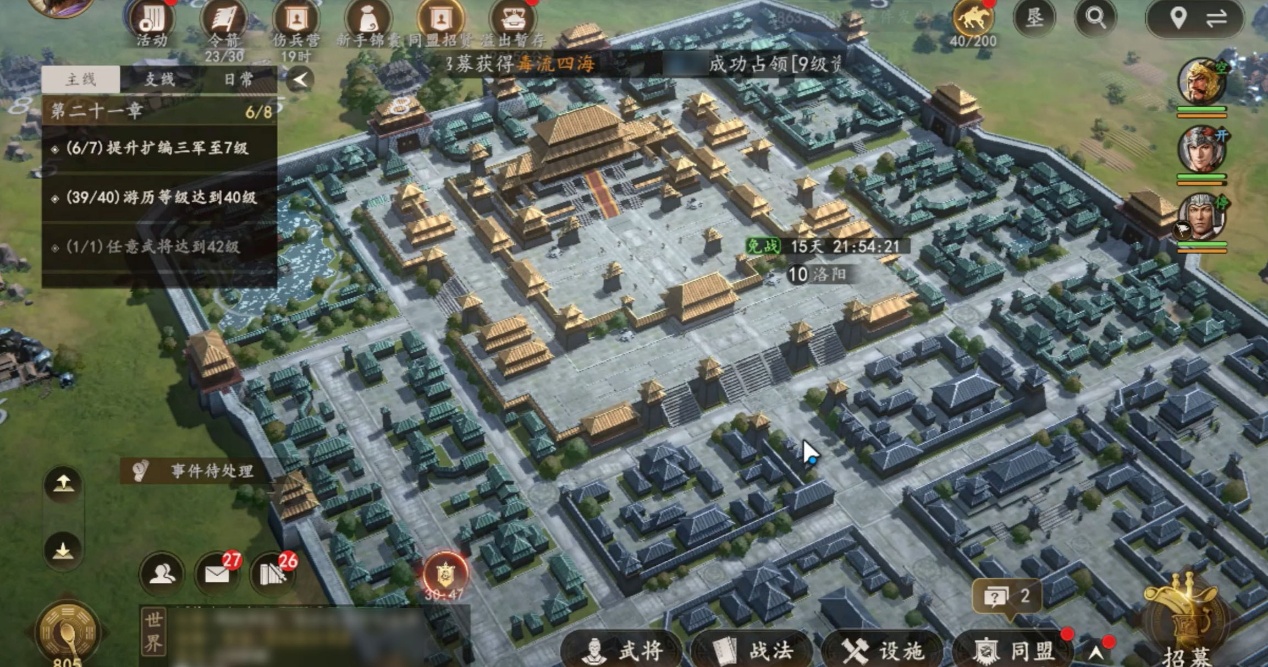Click the magnifying glass search button

coord(1096,17)
